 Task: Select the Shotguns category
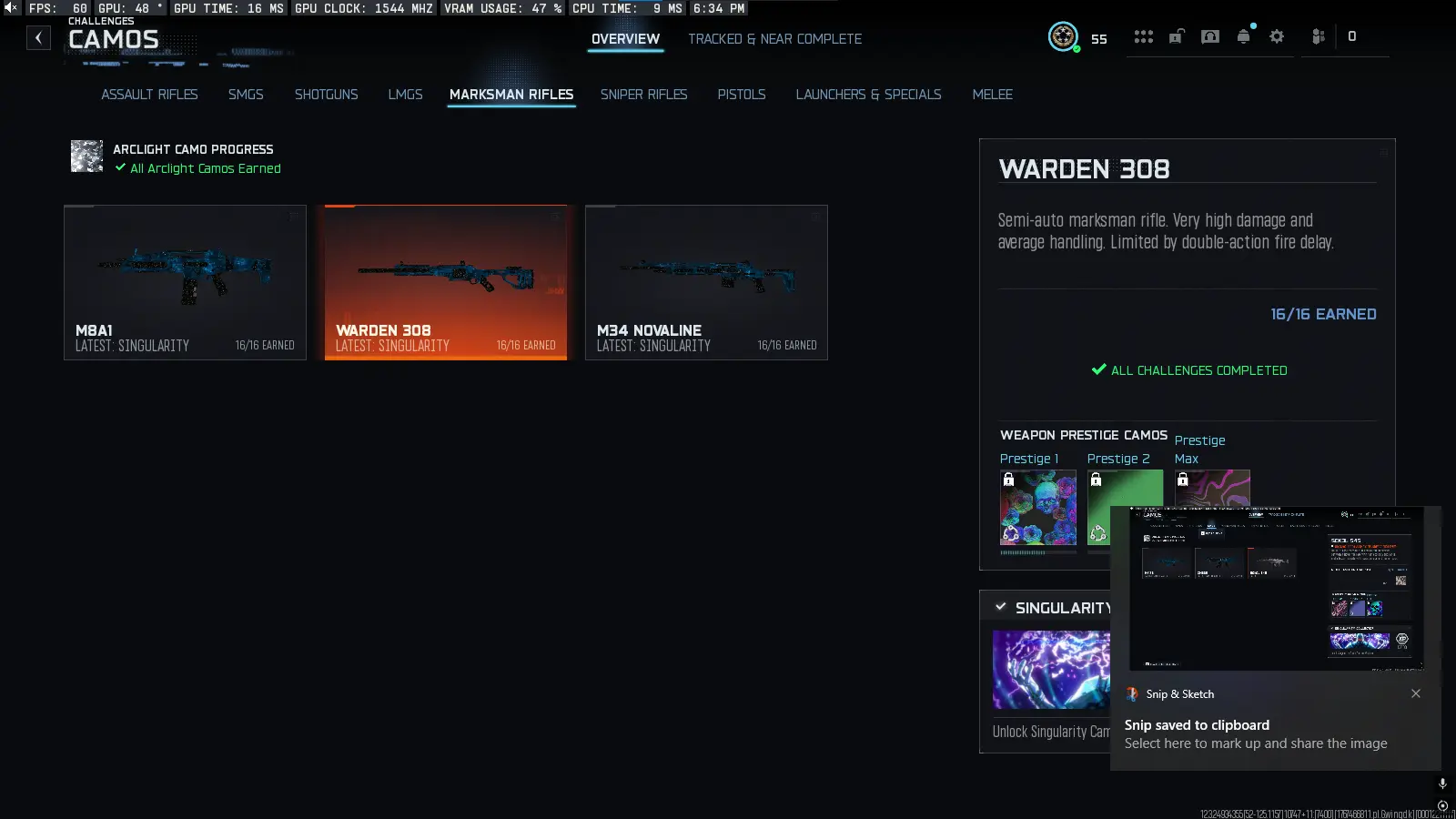pyautogui.click(x=326, y=94)
